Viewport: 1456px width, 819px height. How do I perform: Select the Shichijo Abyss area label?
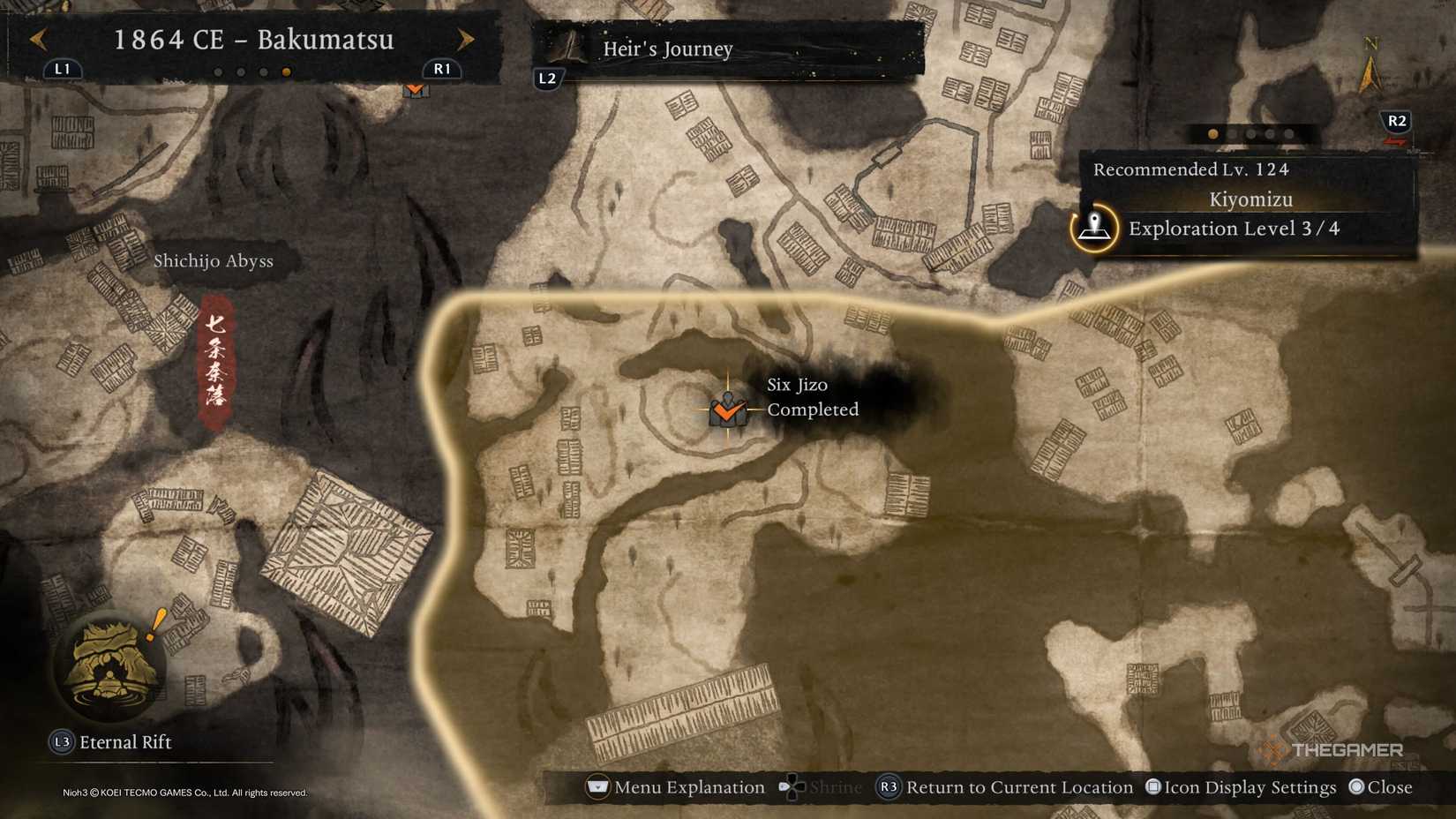click(214, 261)
